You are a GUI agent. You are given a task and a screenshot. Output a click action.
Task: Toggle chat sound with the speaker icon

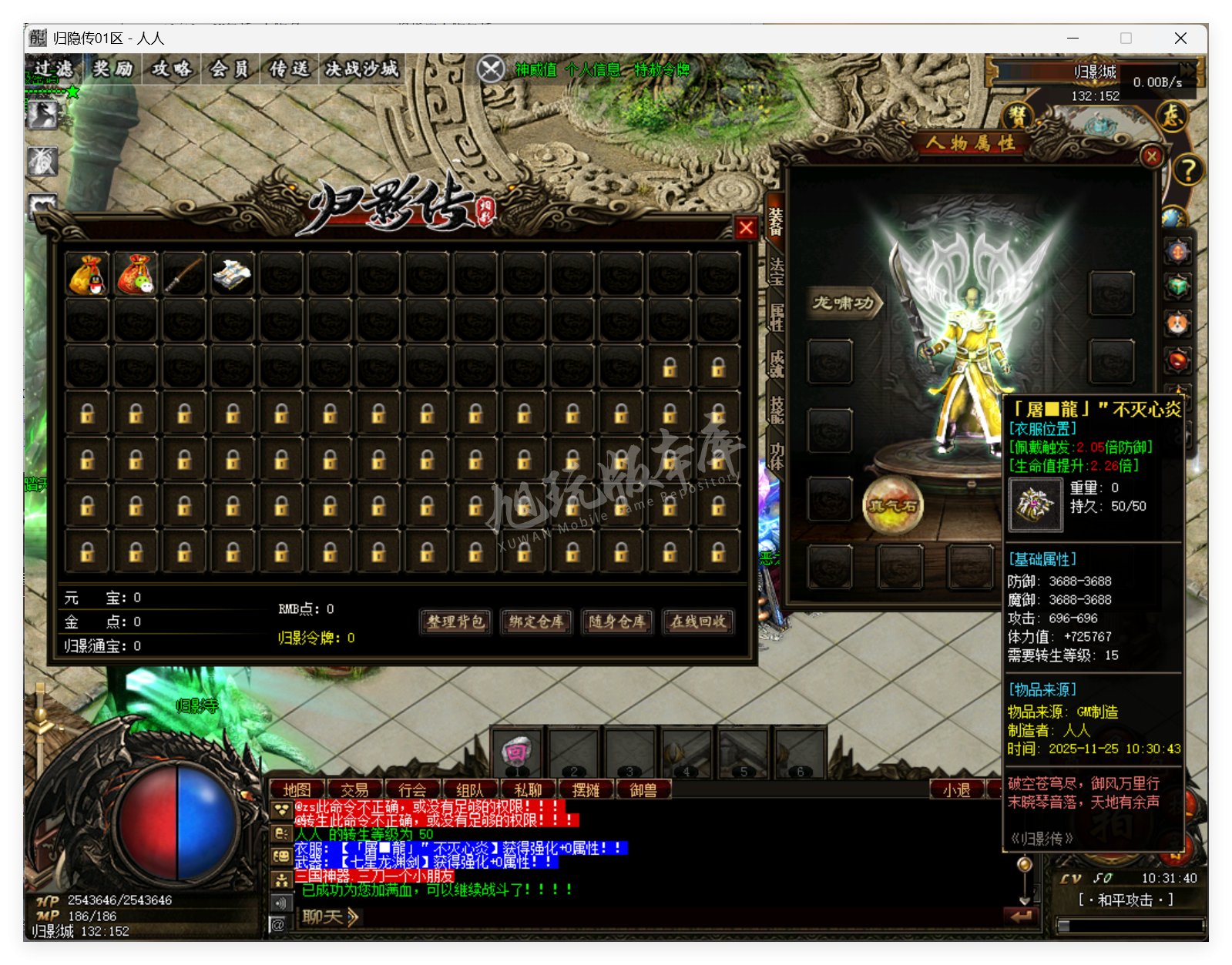click(280, 903)
